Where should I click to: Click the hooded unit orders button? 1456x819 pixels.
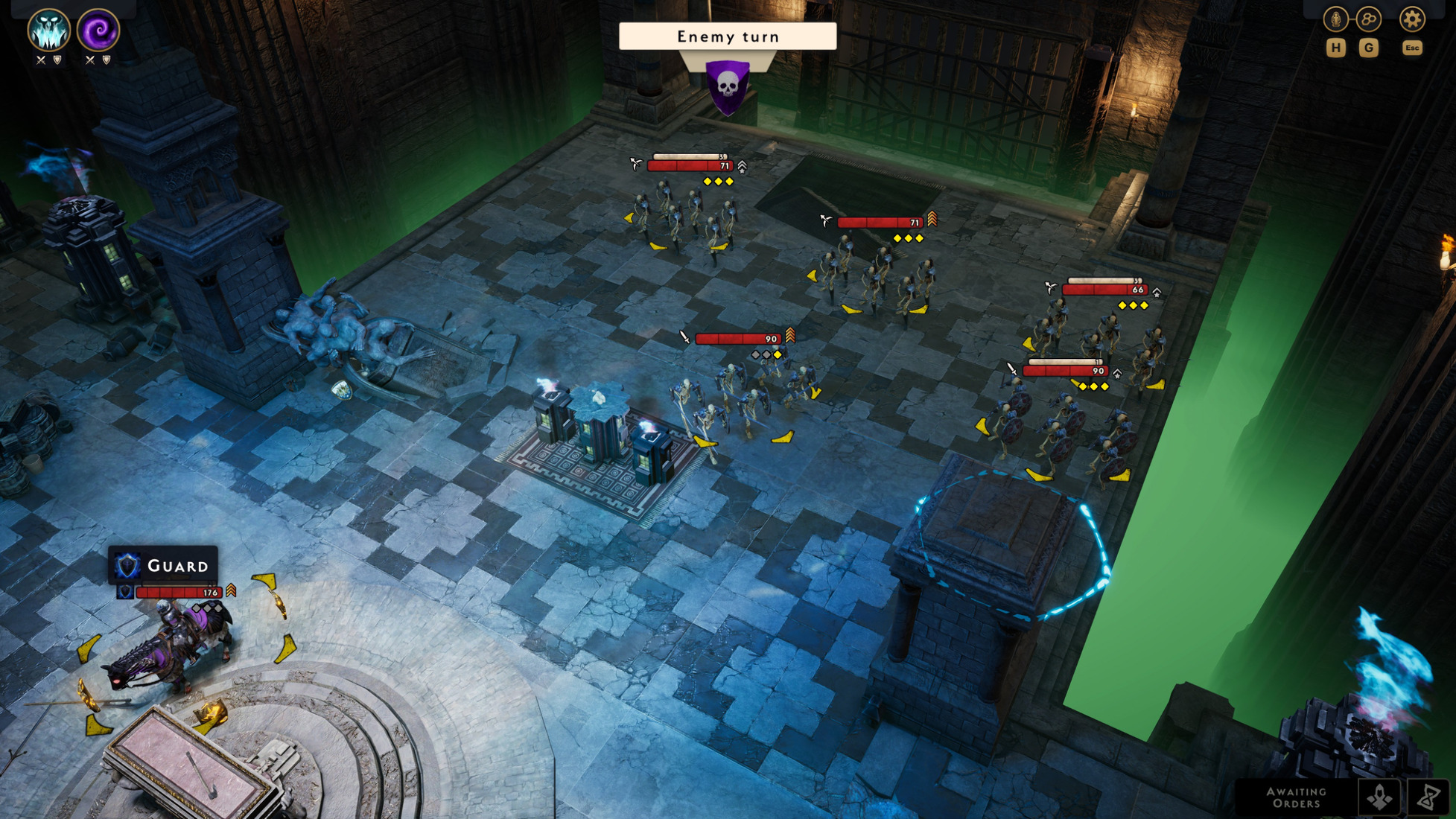[1379, 797]
